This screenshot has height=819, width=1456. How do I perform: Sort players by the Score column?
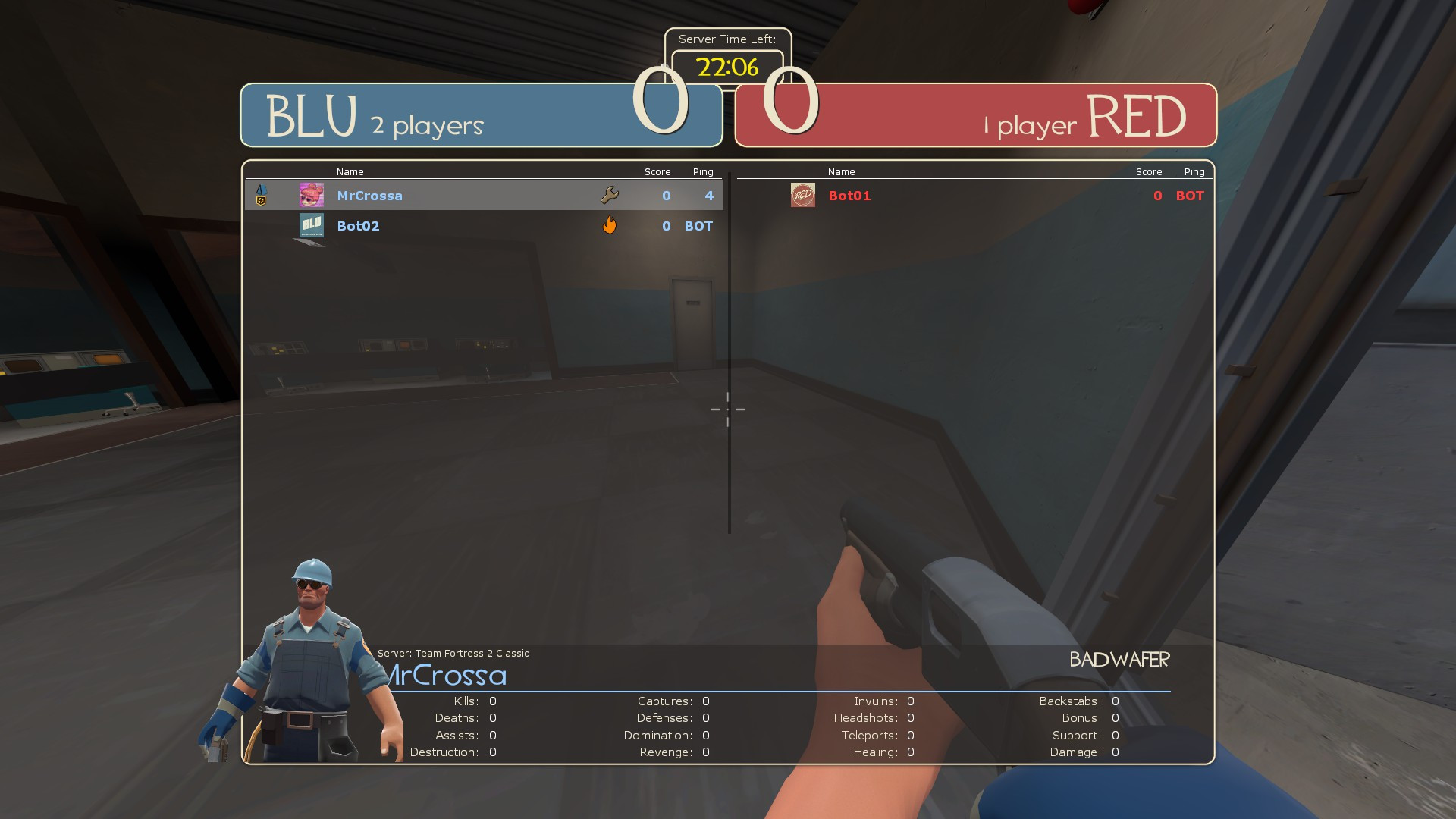[x=657, y=171]
